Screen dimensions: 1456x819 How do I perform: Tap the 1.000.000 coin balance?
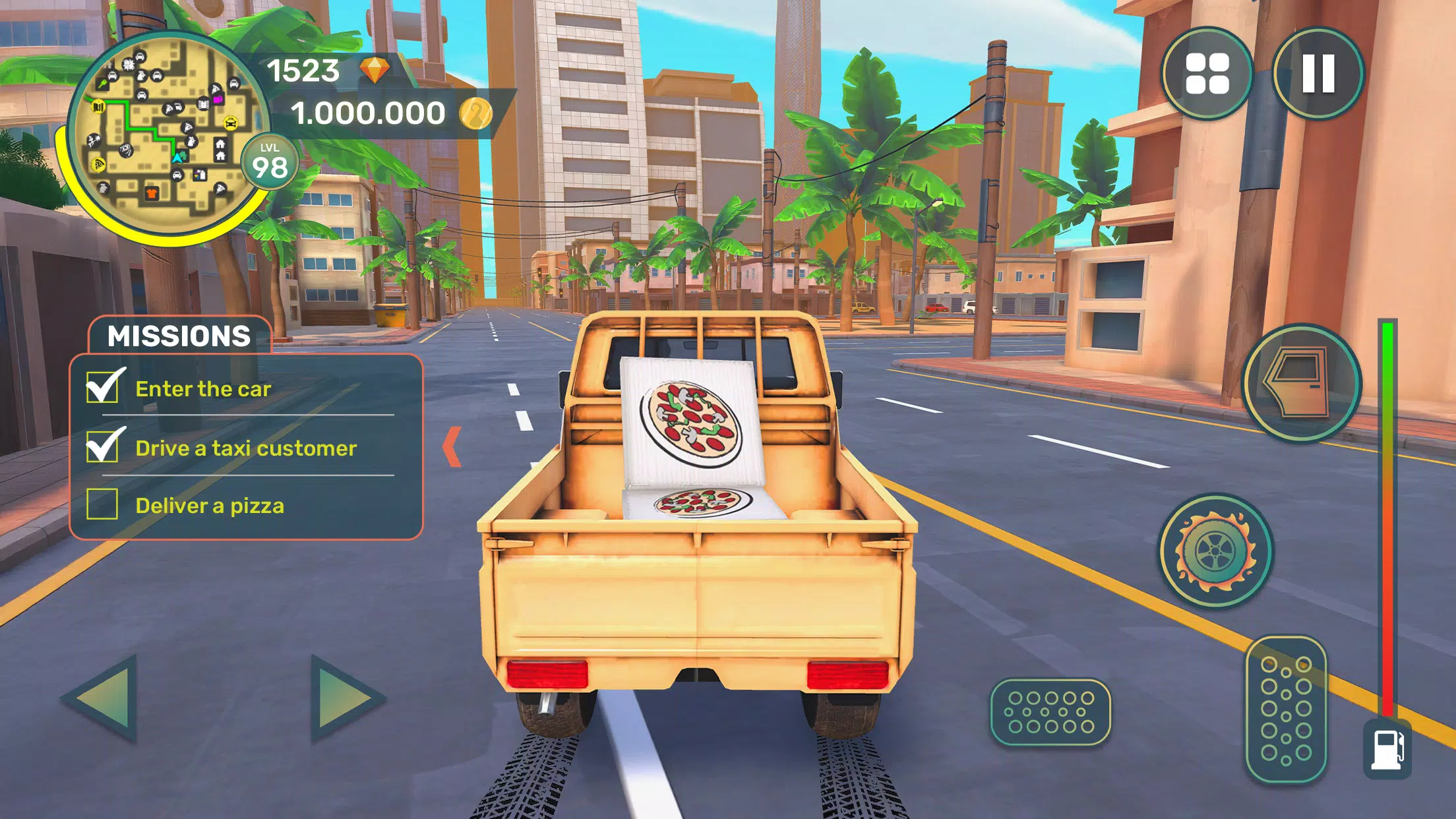click(x=369, y=112)
